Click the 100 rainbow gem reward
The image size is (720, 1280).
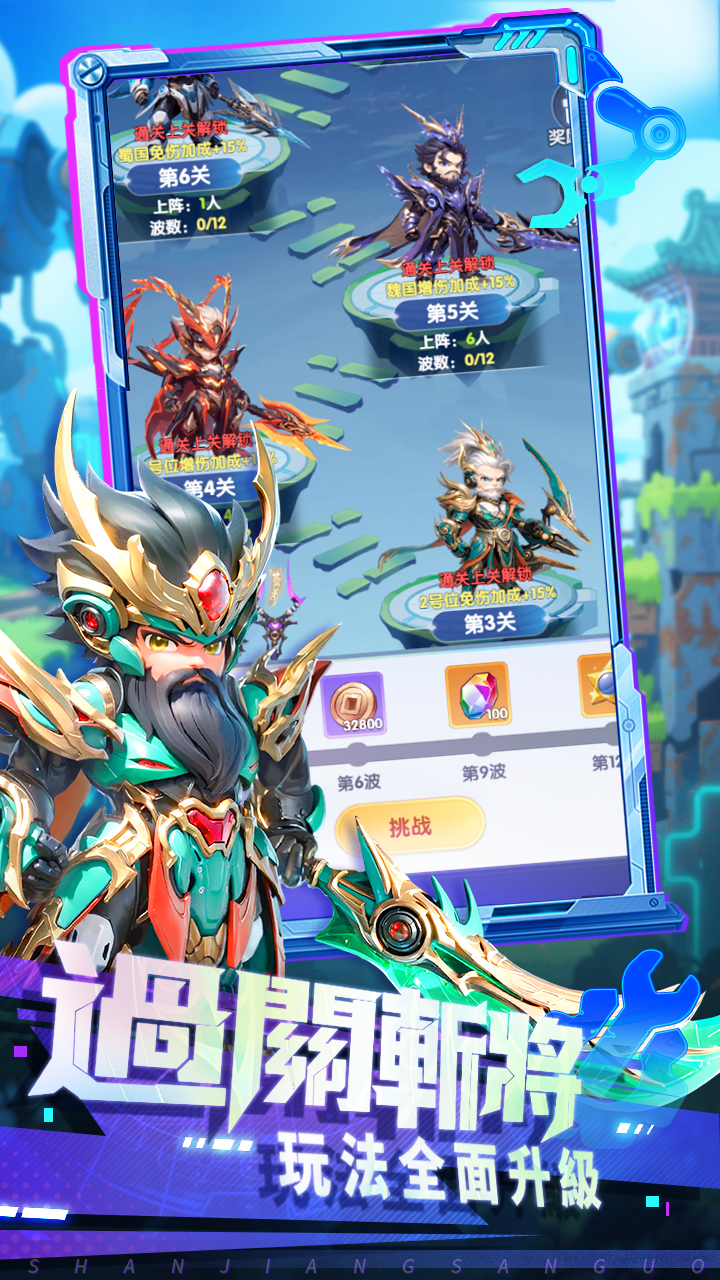[478, 695]
